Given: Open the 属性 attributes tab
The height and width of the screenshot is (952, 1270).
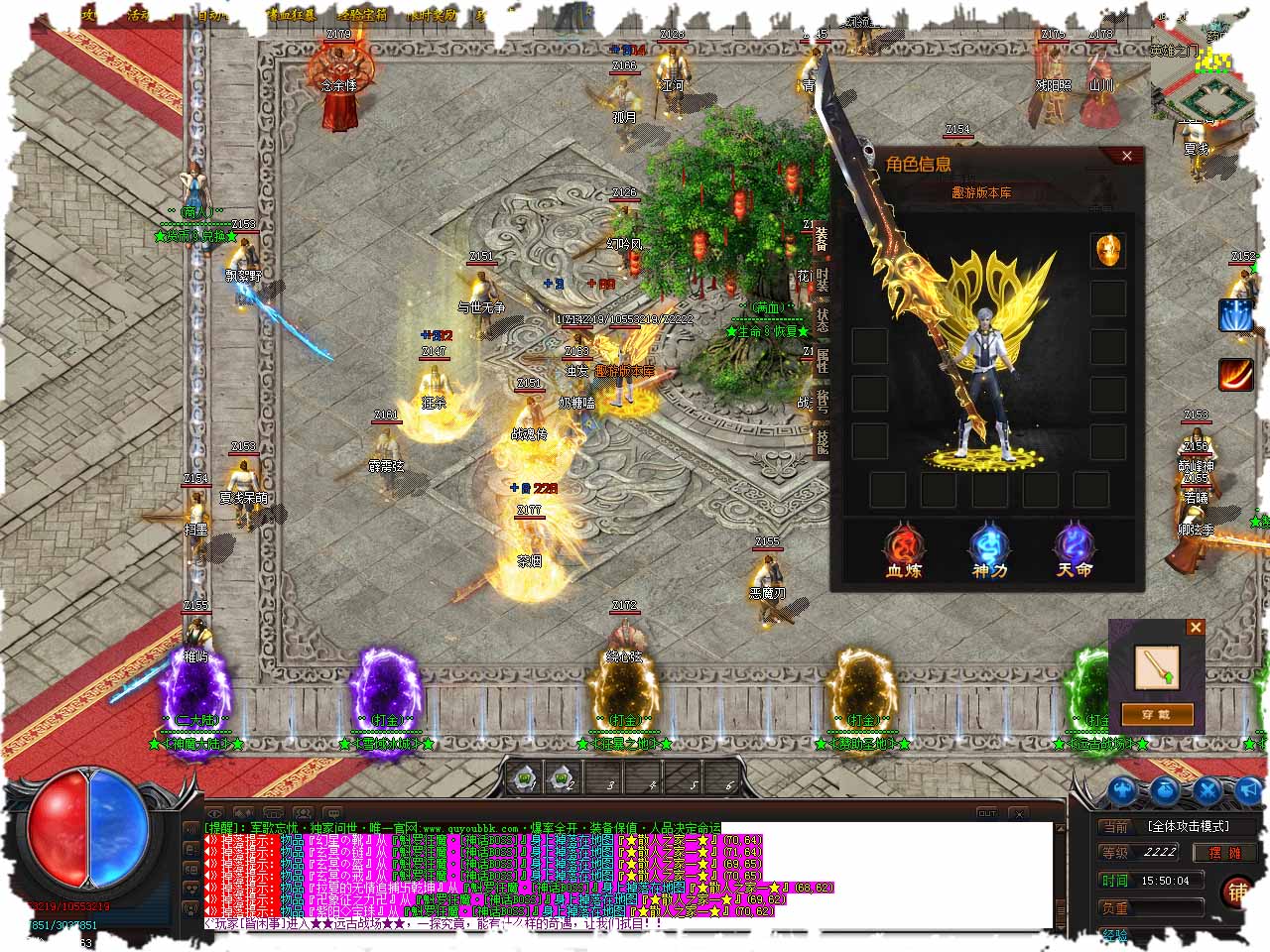Looking at the screenshot, I should [822, 360].
